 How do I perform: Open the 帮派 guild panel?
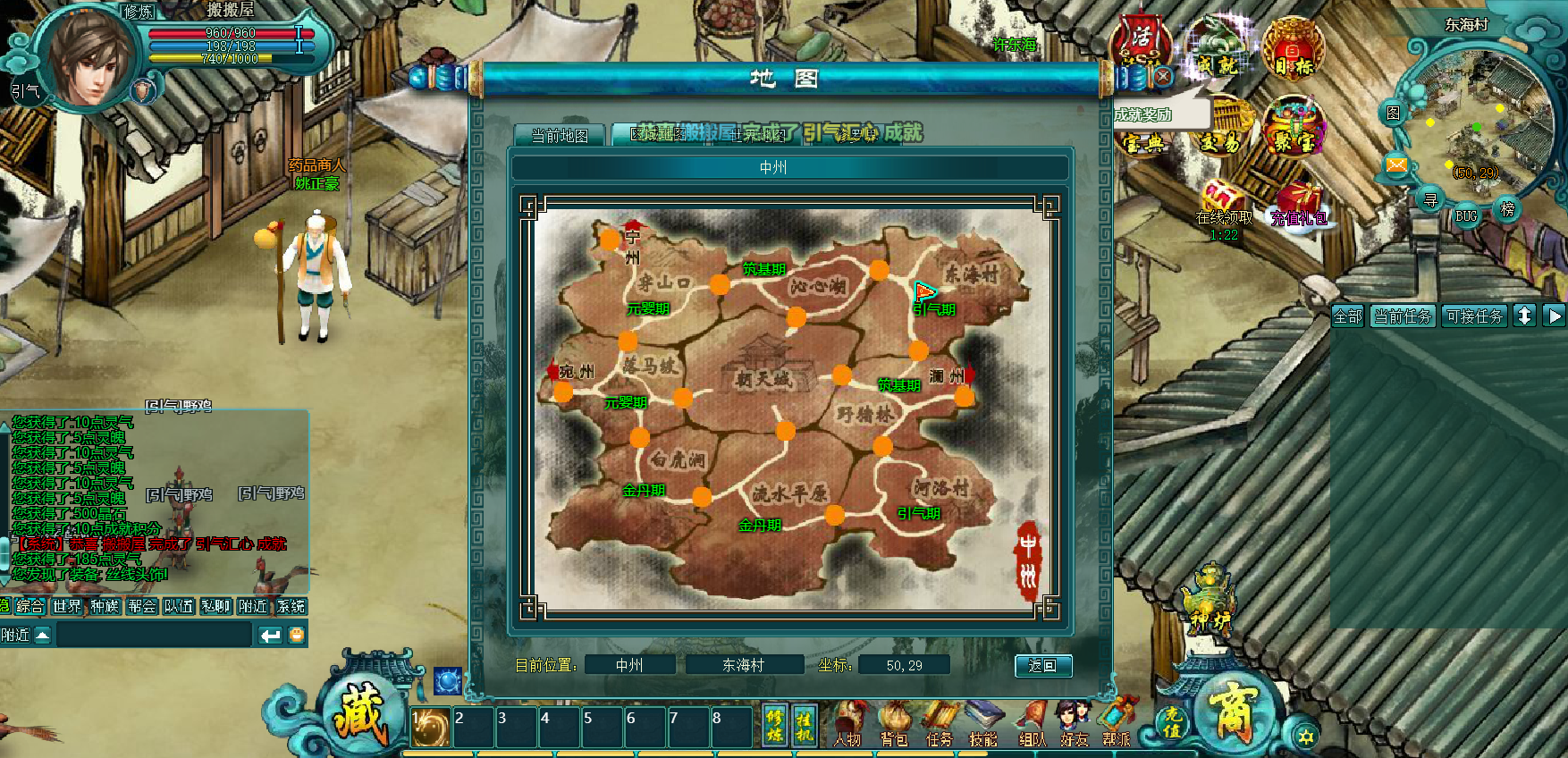coord(1117,725)
